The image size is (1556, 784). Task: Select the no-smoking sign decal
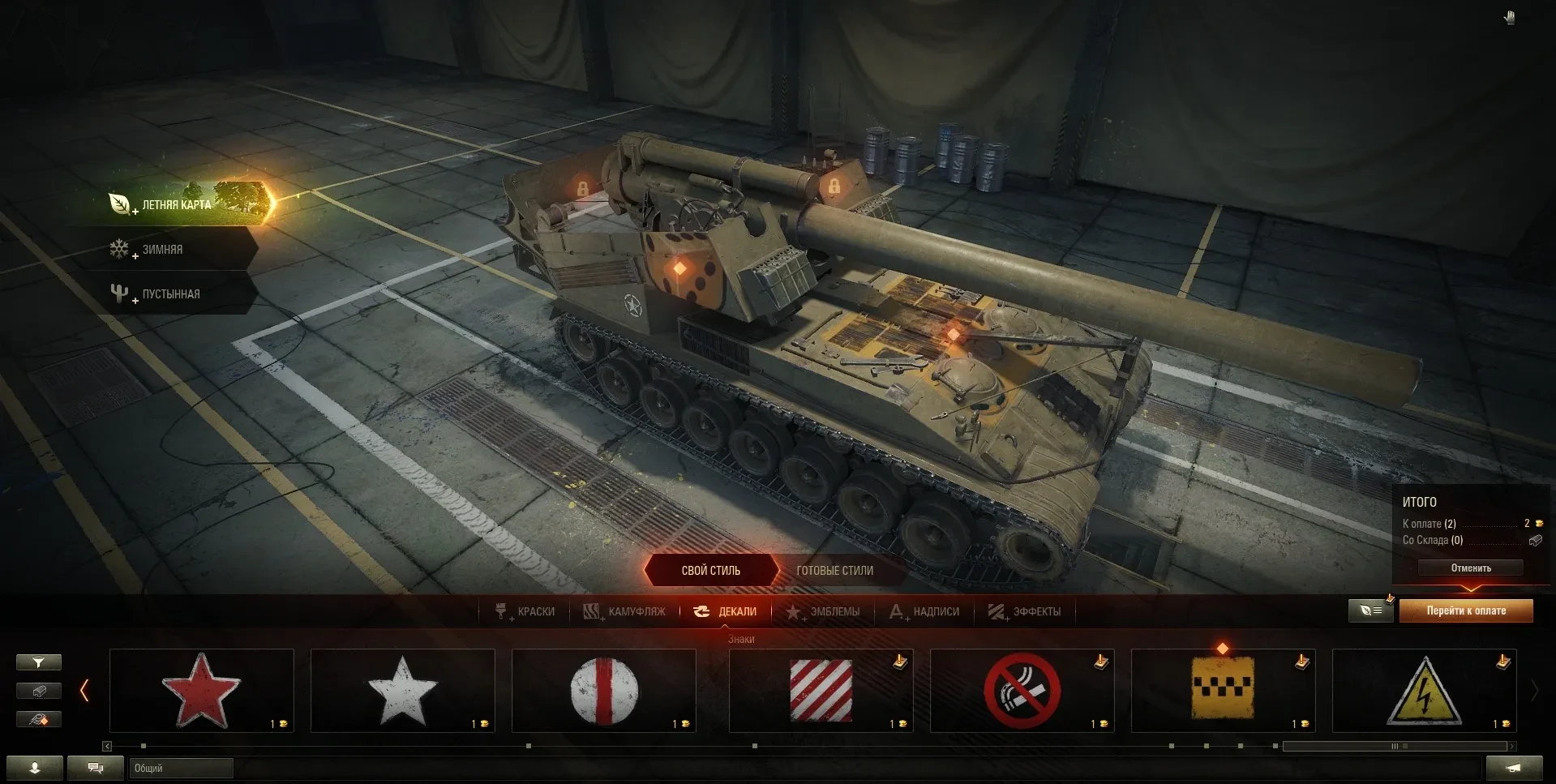[x=1022, y=690]
